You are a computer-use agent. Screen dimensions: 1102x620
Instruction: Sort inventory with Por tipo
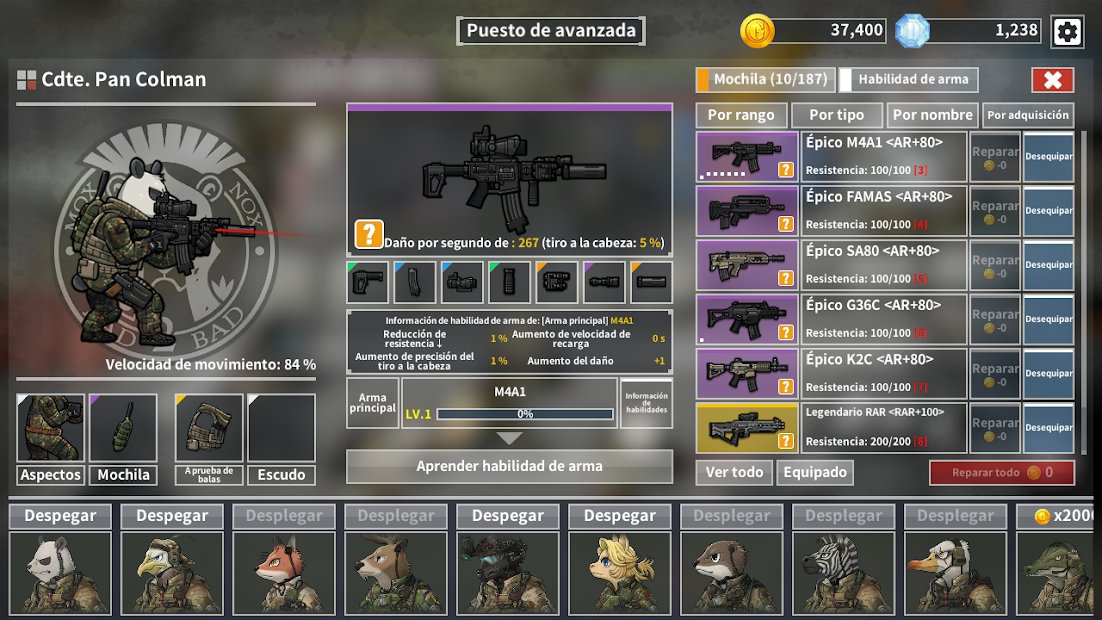pyautogui.click(x=836, y=115)
